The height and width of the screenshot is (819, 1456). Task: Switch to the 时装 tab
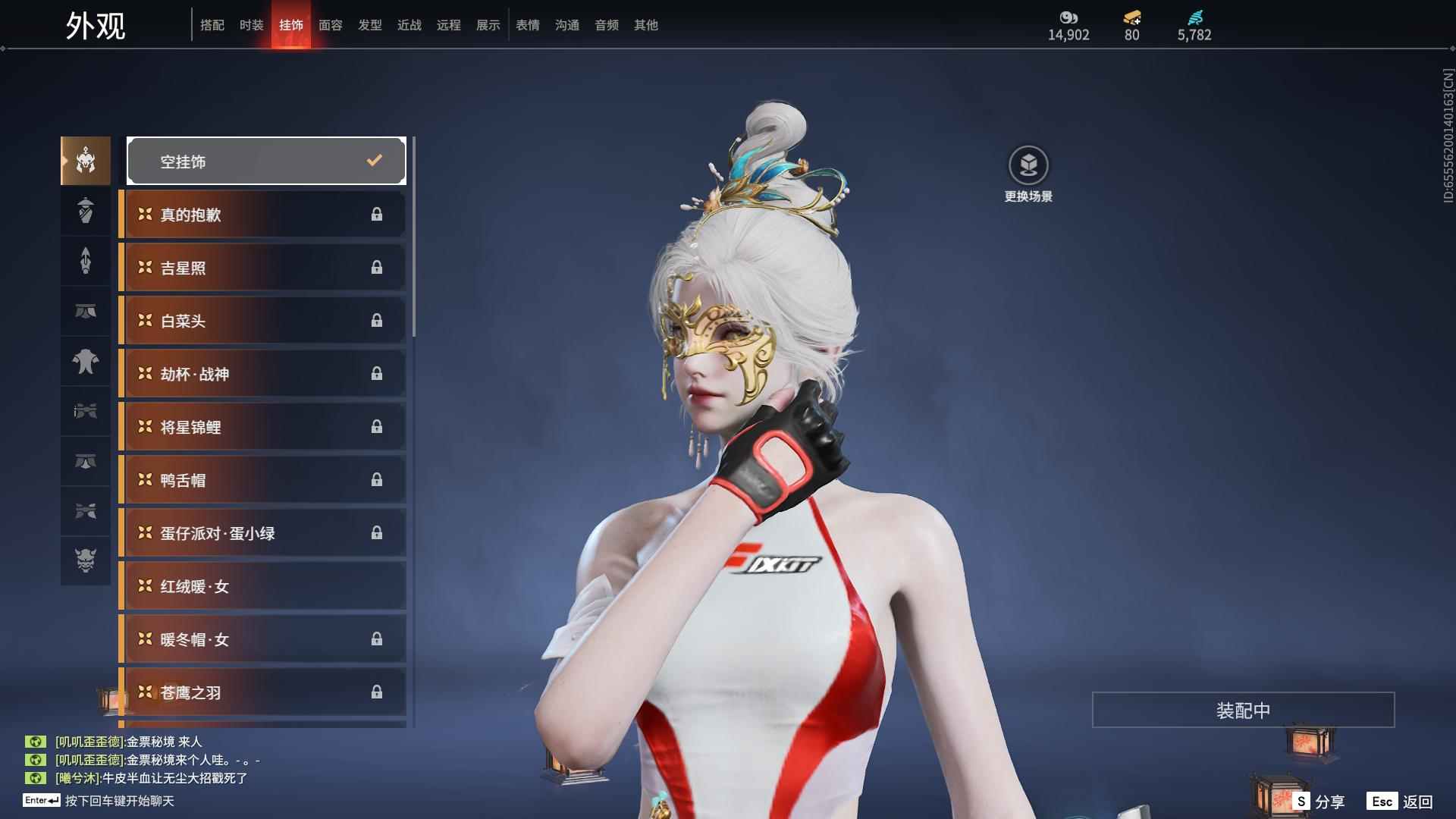[x=251, y=25]
